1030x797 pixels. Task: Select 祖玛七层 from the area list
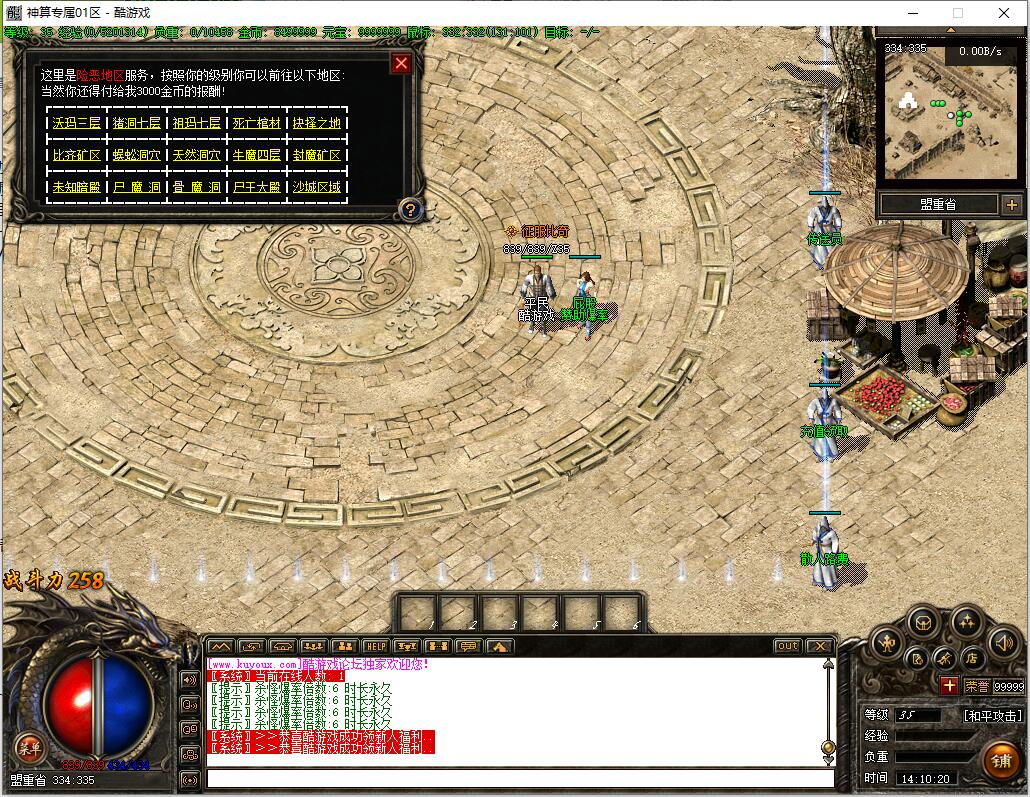point(197,123)
